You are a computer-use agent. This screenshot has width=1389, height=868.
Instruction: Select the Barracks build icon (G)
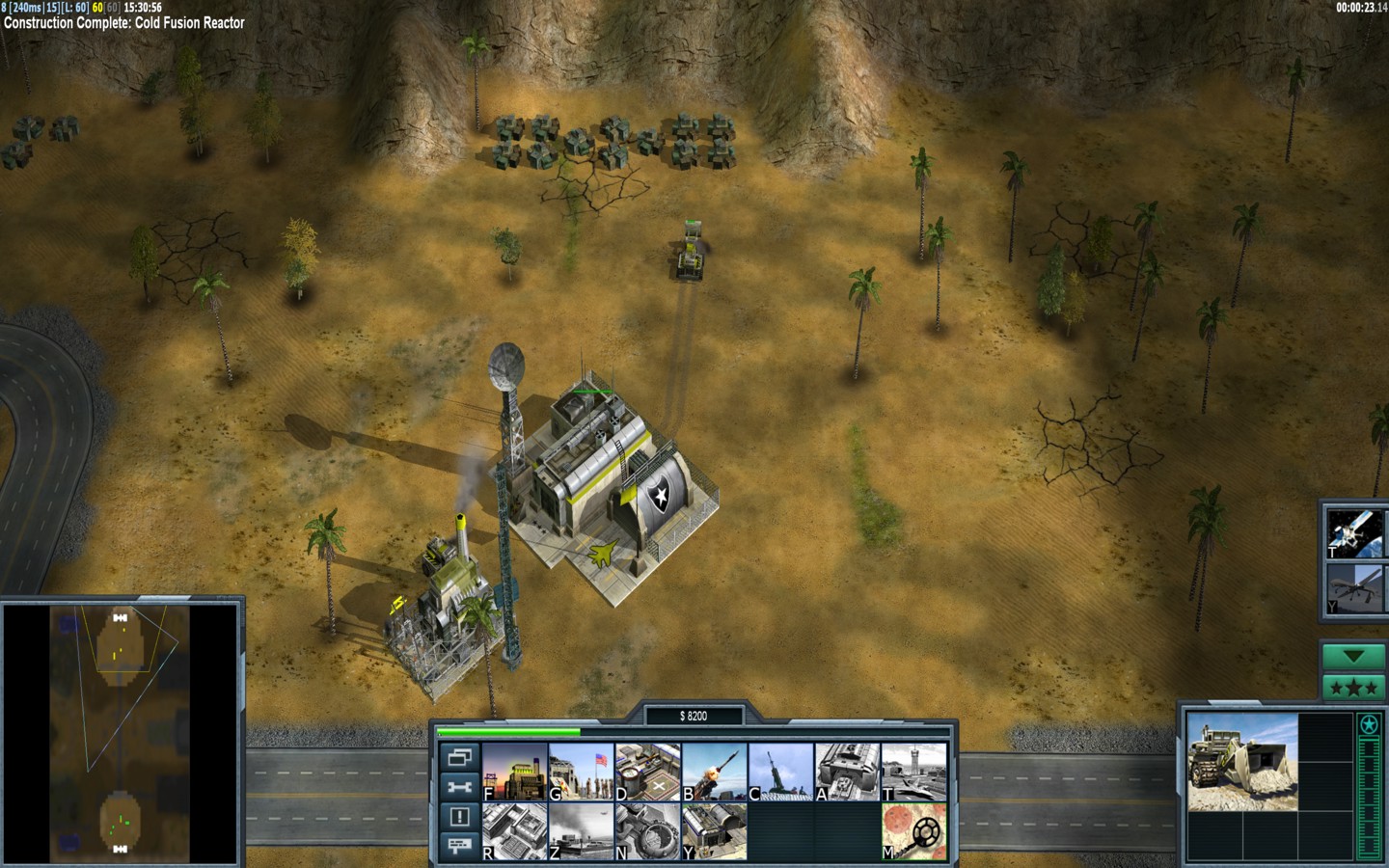582,772
